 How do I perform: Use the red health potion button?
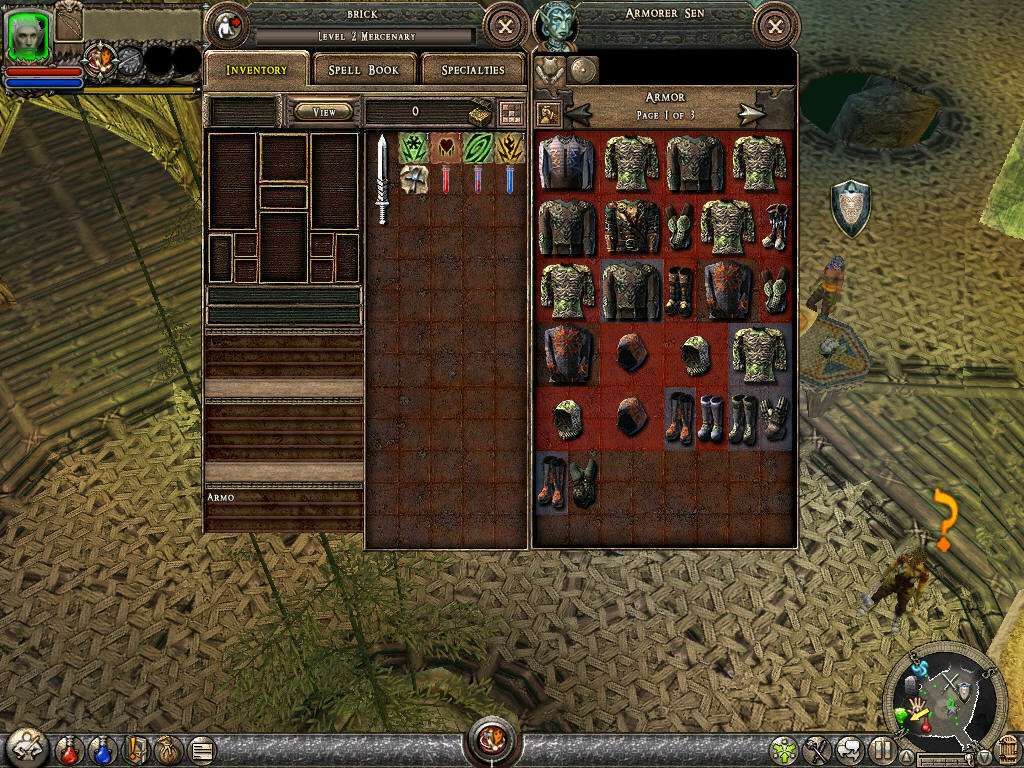69,748
